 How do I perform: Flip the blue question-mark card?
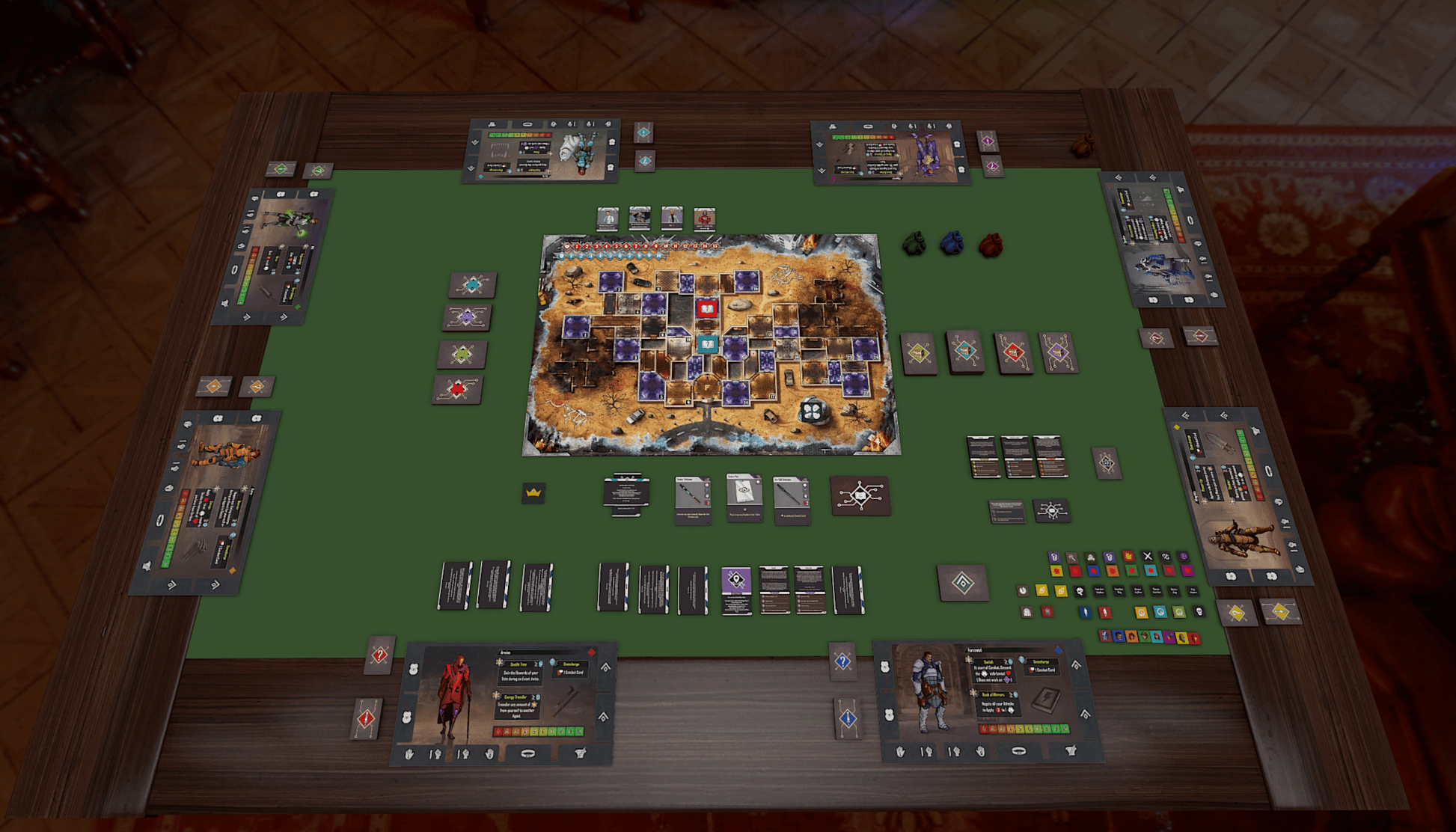point(843,661)
